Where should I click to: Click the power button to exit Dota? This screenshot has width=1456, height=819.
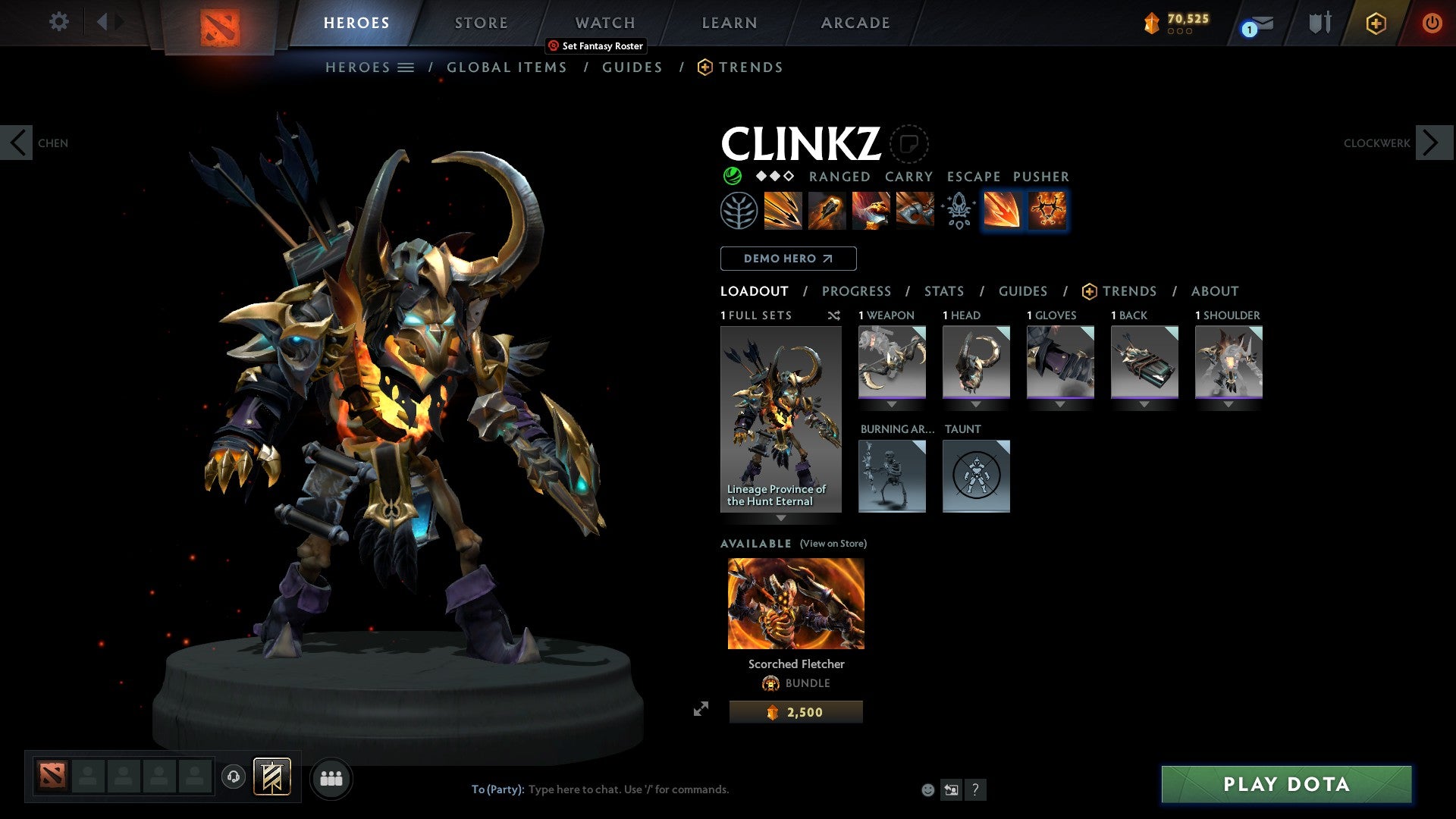click(1432, 23)
